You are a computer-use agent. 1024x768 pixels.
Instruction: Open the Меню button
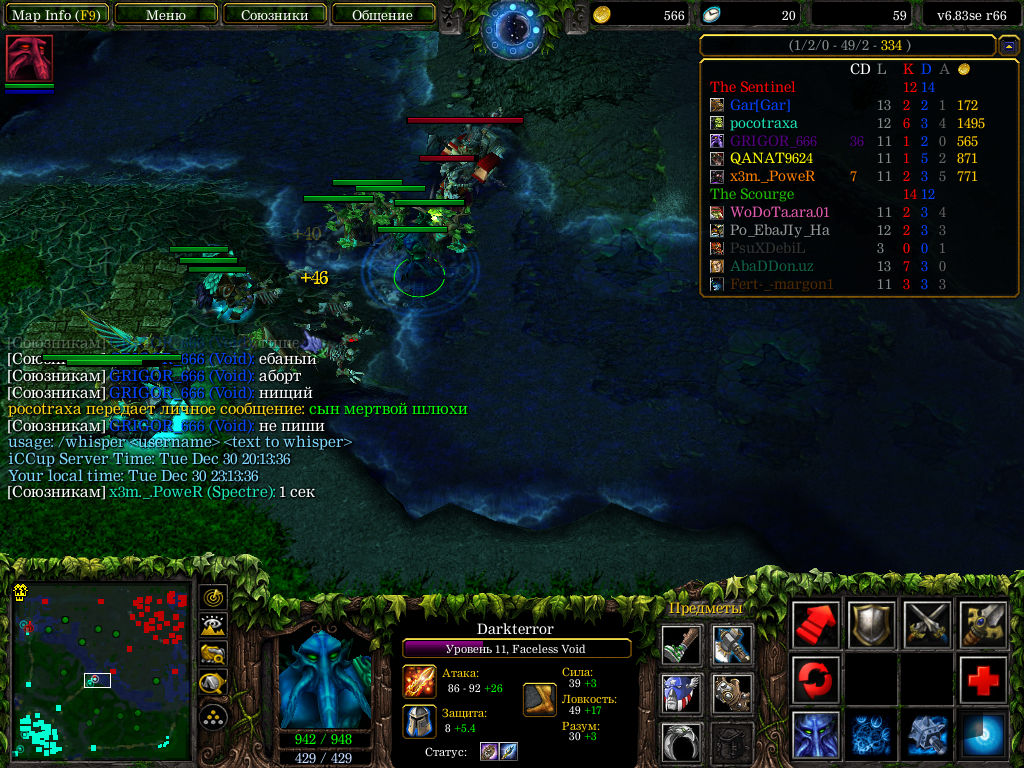click(166, 15)
